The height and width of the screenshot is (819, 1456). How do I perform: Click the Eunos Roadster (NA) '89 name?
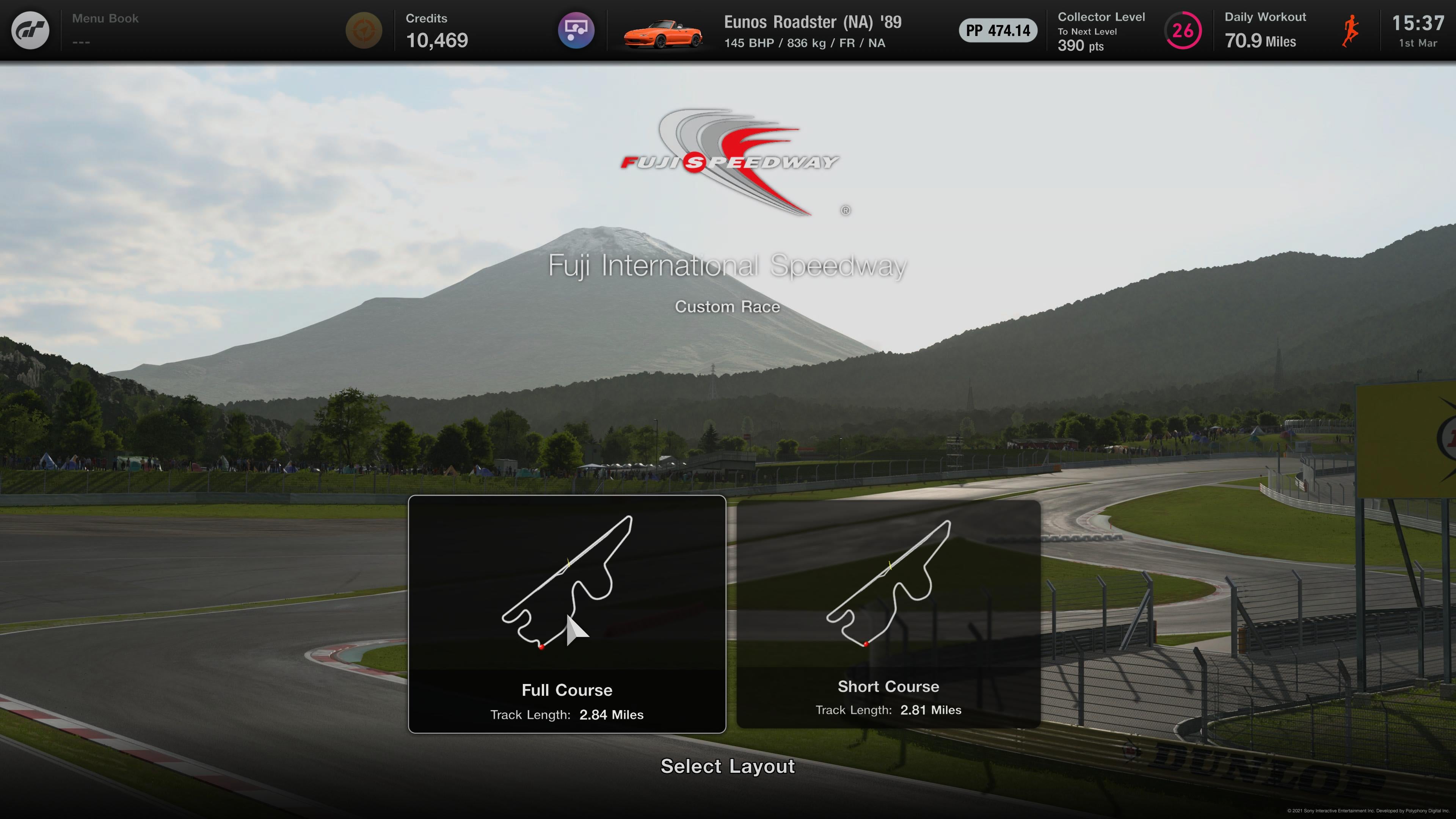point(813,22)
